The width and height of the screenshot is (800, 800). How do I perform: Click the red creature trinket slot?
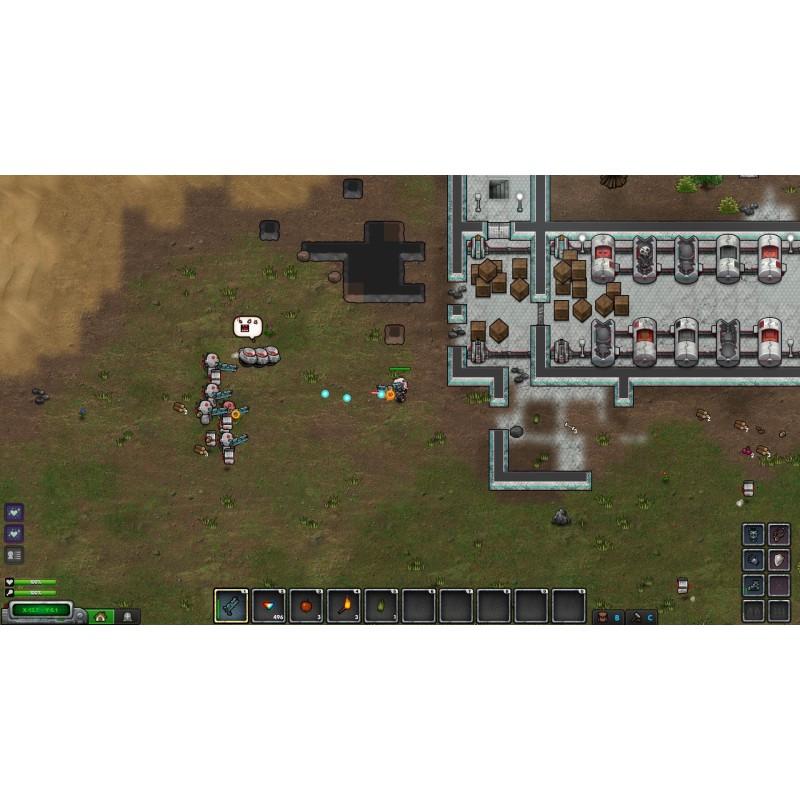point(779,534)
